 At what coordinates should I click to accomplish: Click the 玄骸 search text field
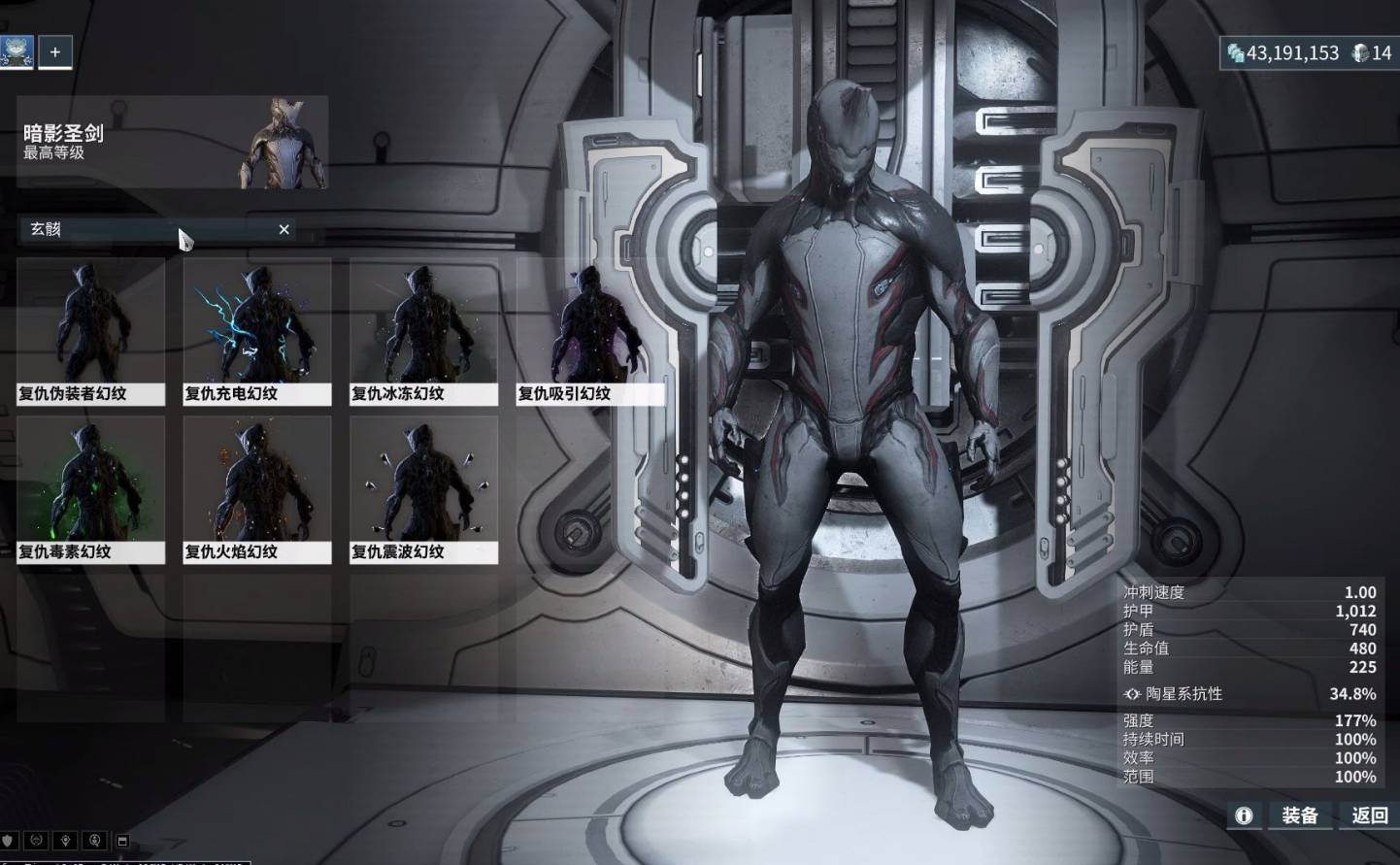(146, 229)
